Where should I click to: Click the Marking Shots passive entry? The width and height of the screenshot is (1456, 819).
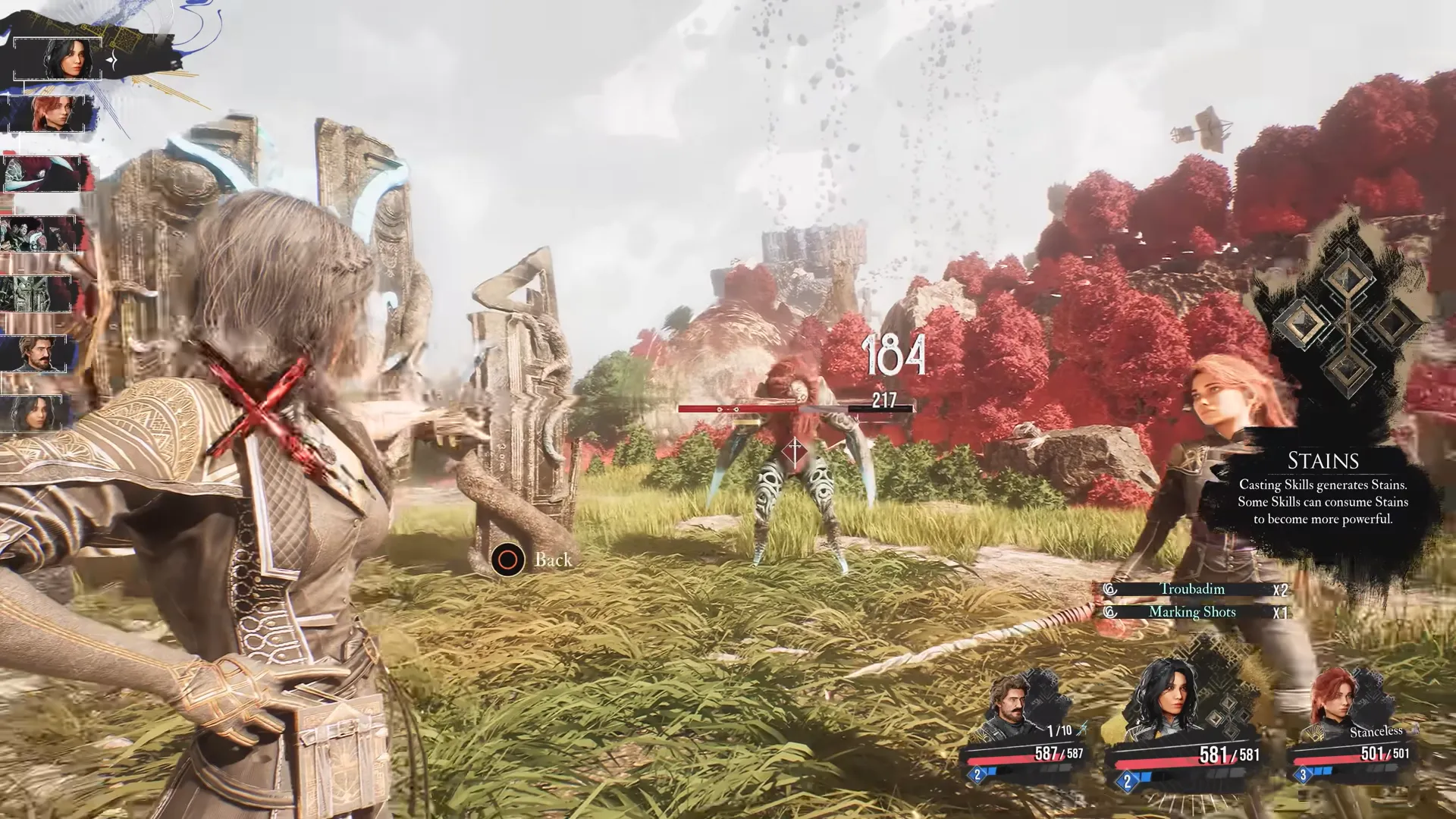(1192, 612)
